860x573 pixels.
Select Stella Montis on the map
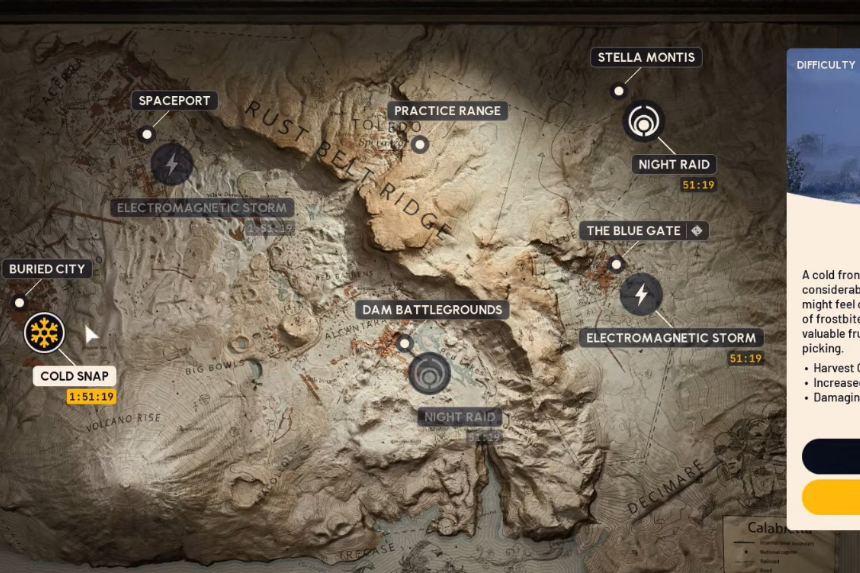[x=645, y=57]
